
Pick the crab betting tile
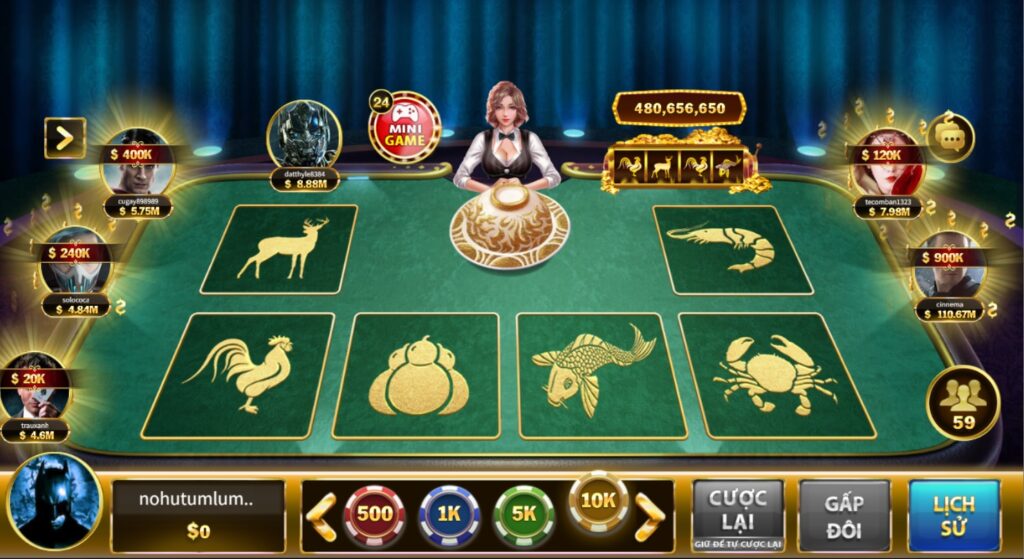tap(775, 374)
